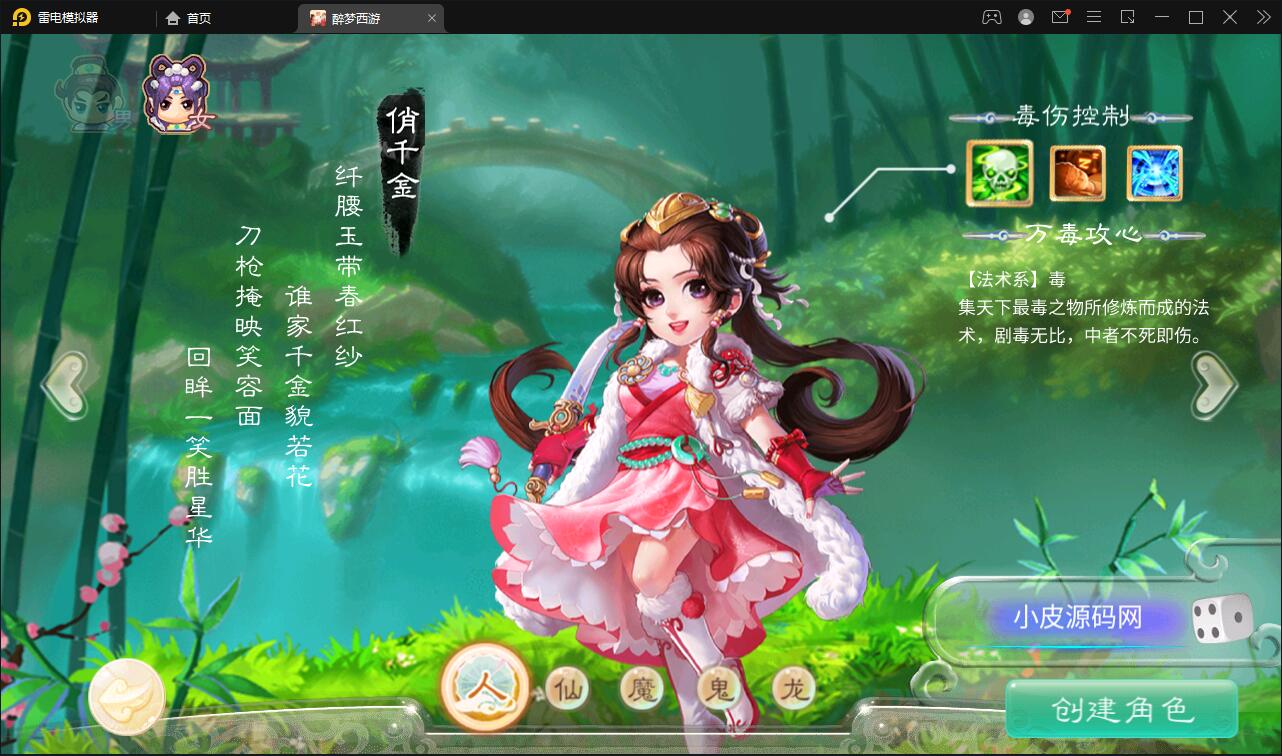Open the hamburger menu in the title bar
This screenshot has width=1282, height=756.
[1094, 17]
